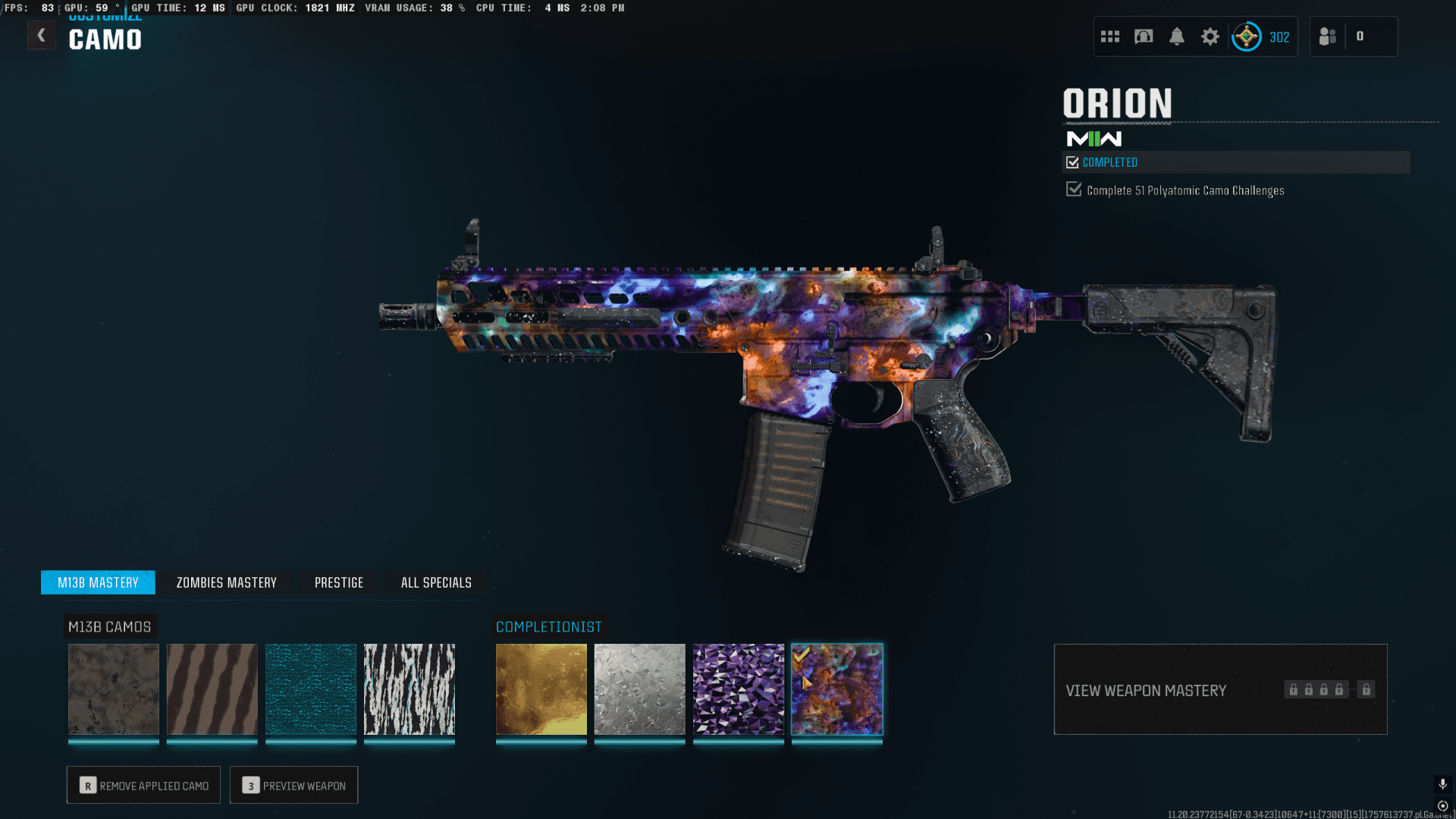View Weapon Mastery panel
The image size is (1456, 819).
click(1220, 690)
